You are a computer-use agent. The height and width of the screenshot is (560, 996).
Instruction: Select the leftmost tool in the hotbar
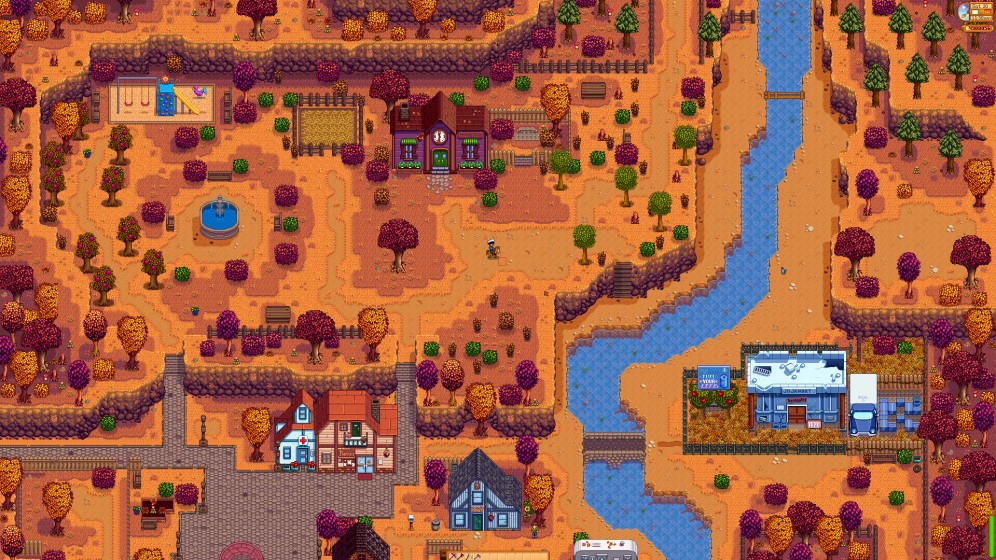coord(453,557)
